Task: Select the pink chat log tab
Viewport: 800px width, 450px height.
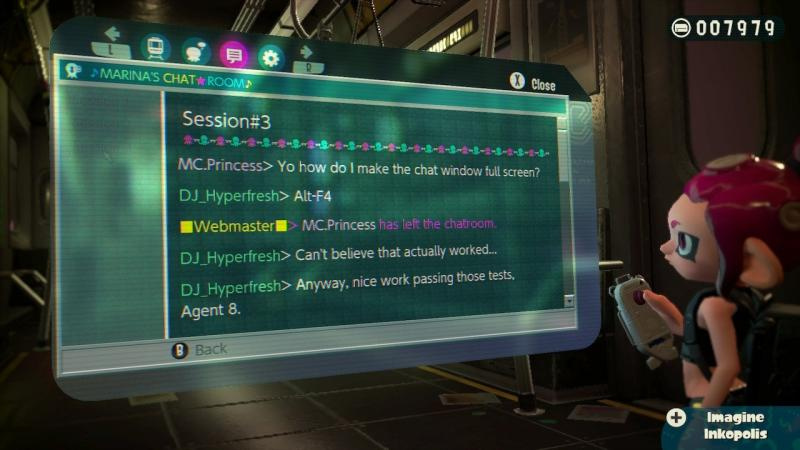Action: tap(233, 55)
